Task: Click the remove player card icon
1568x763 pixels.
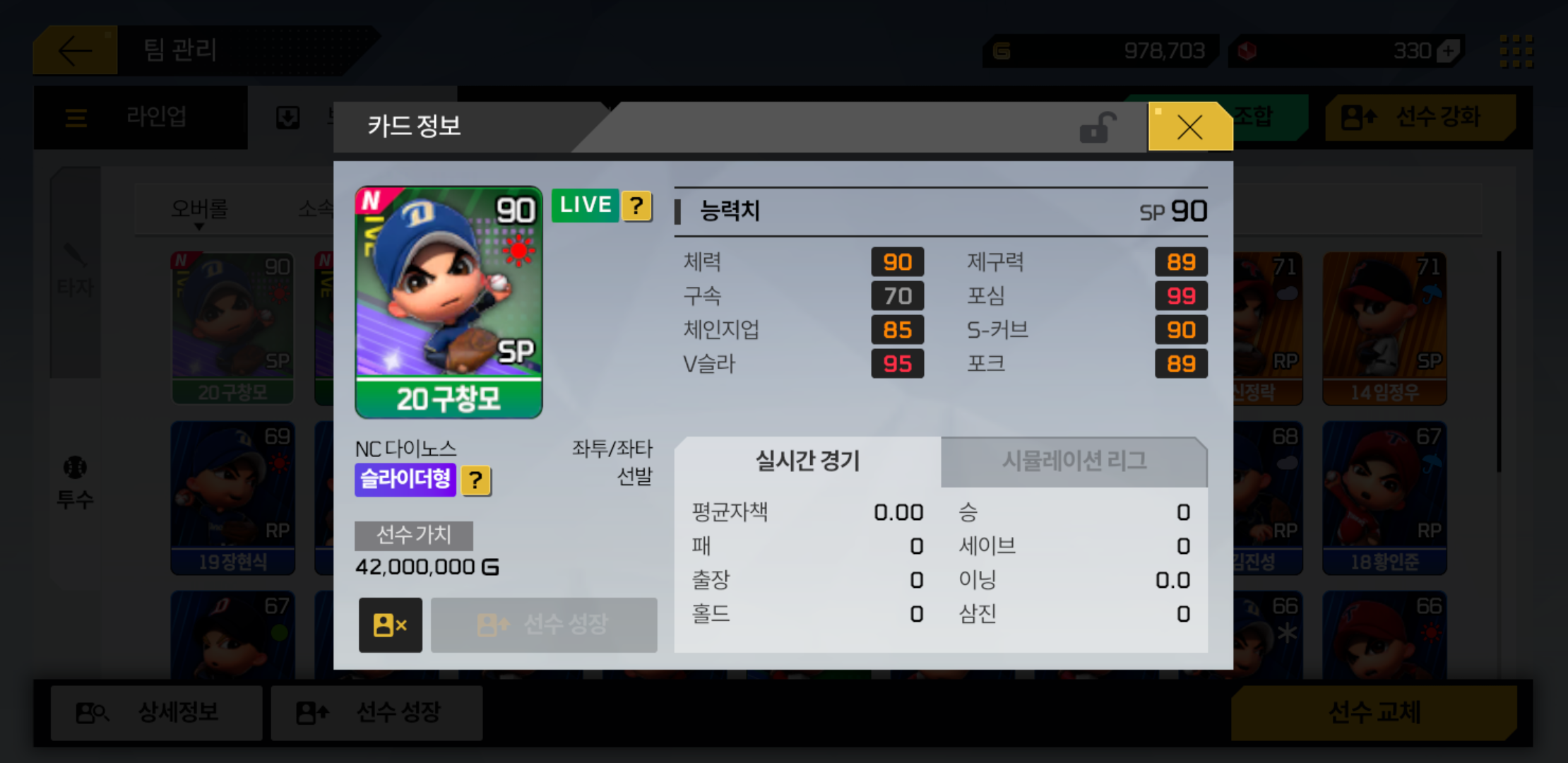Action: [390, 625]
